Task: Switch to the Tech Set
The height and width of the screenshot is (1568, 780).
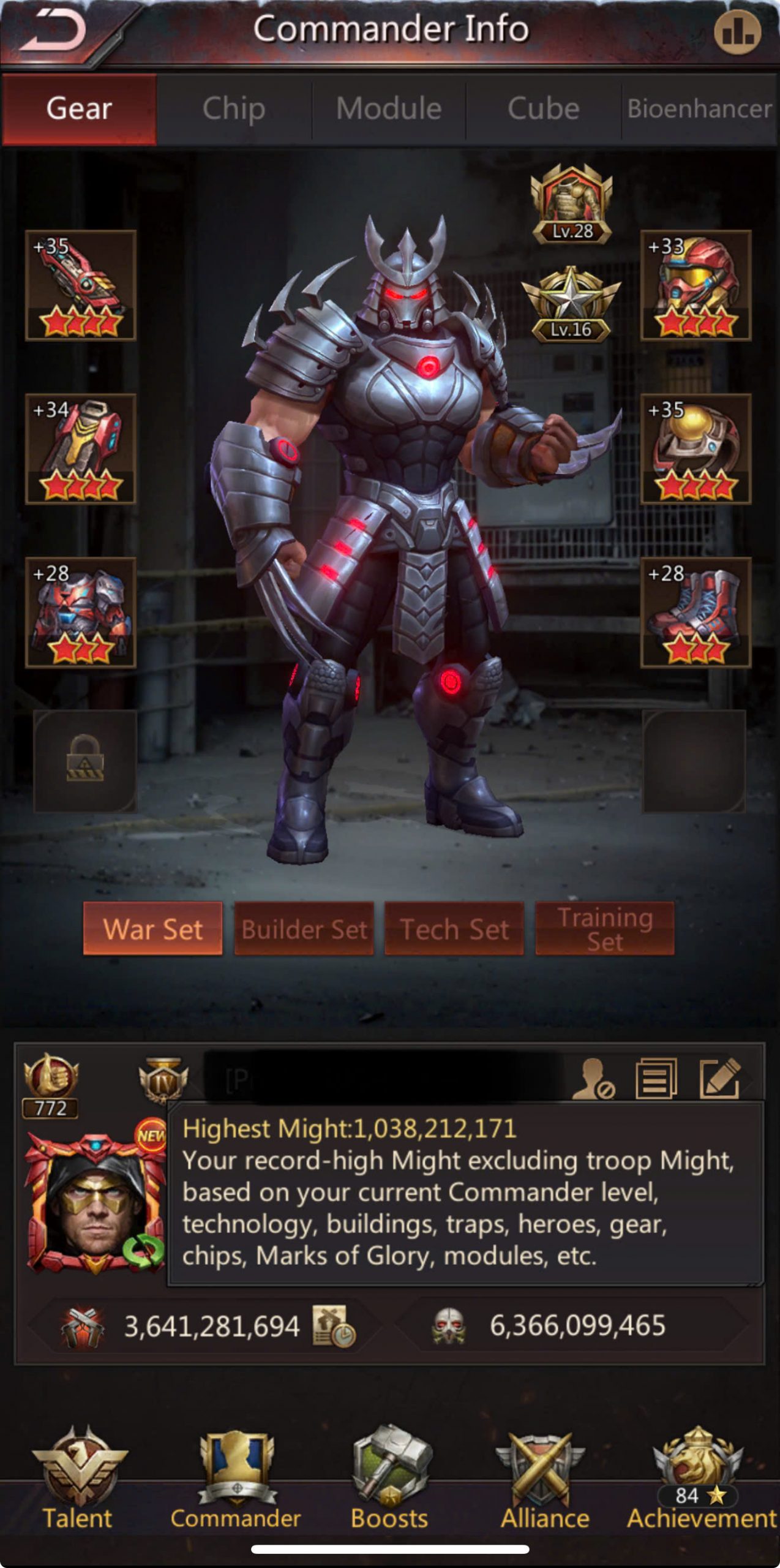Action: coord(454,929)
